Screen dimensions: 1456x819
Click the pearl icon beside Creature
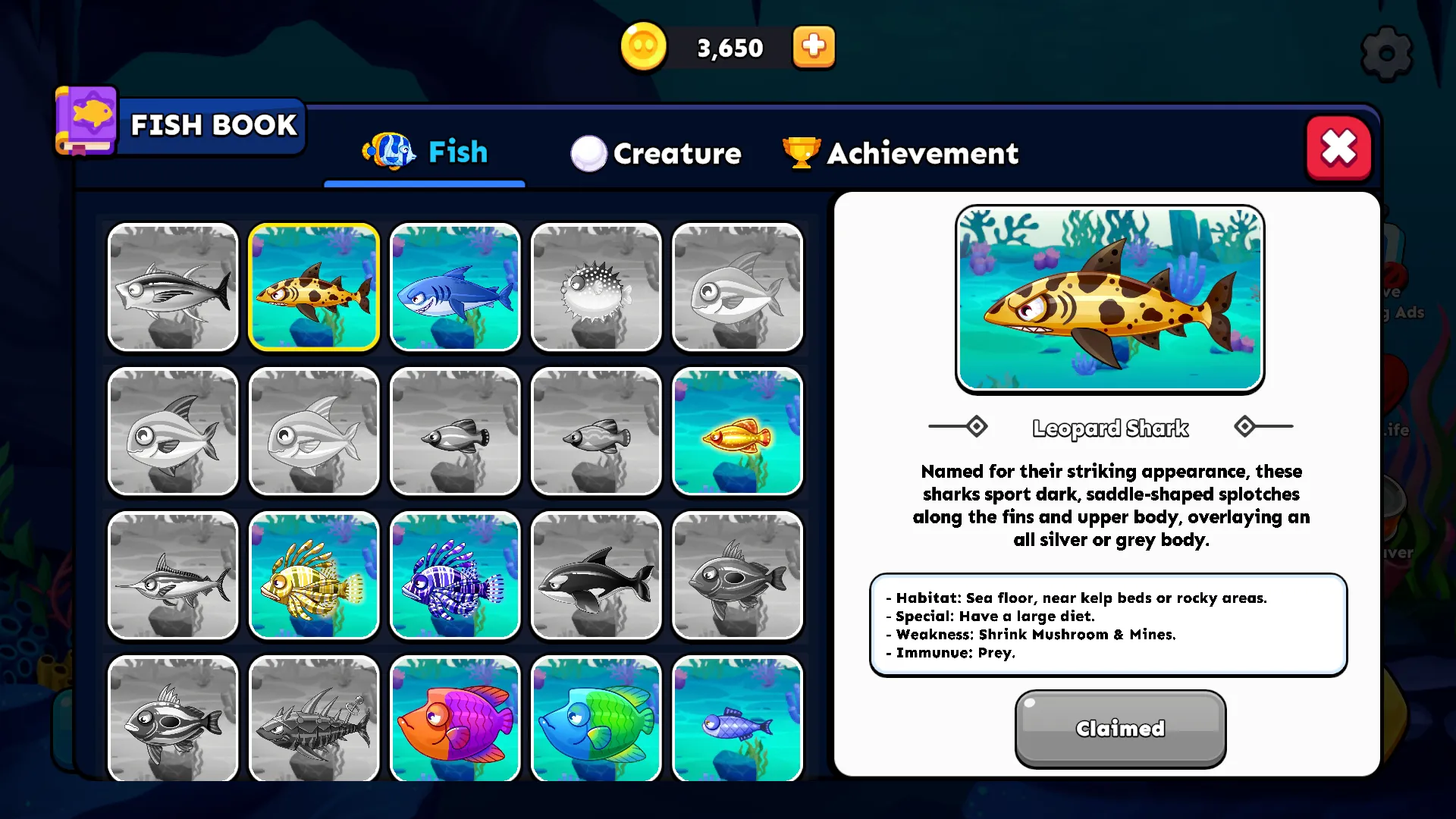[x=588, y=153]
